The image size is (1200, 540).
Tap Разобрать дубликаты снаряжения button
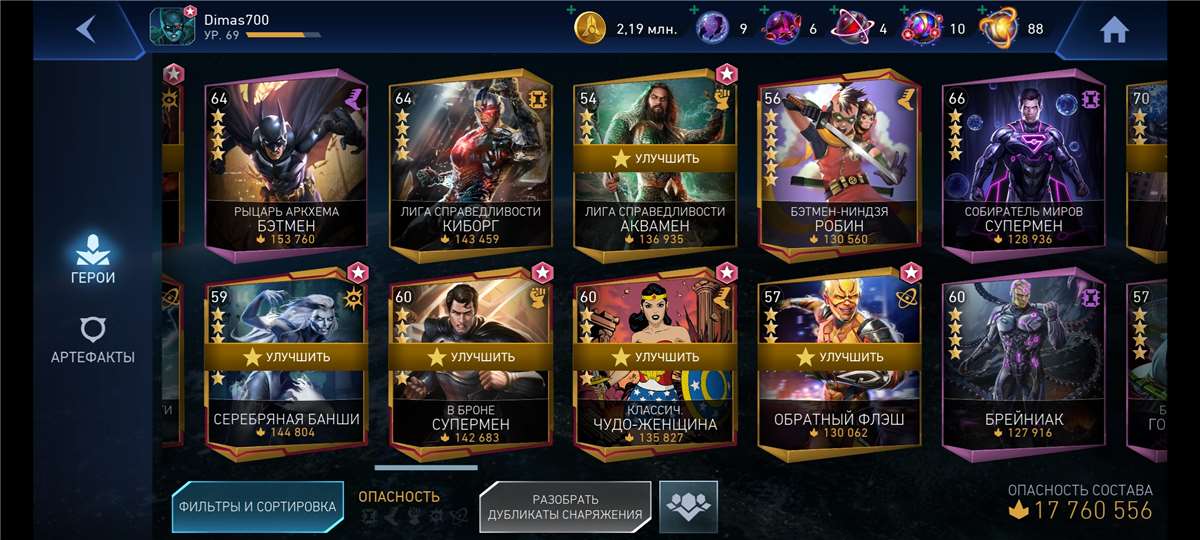(565, 506)
